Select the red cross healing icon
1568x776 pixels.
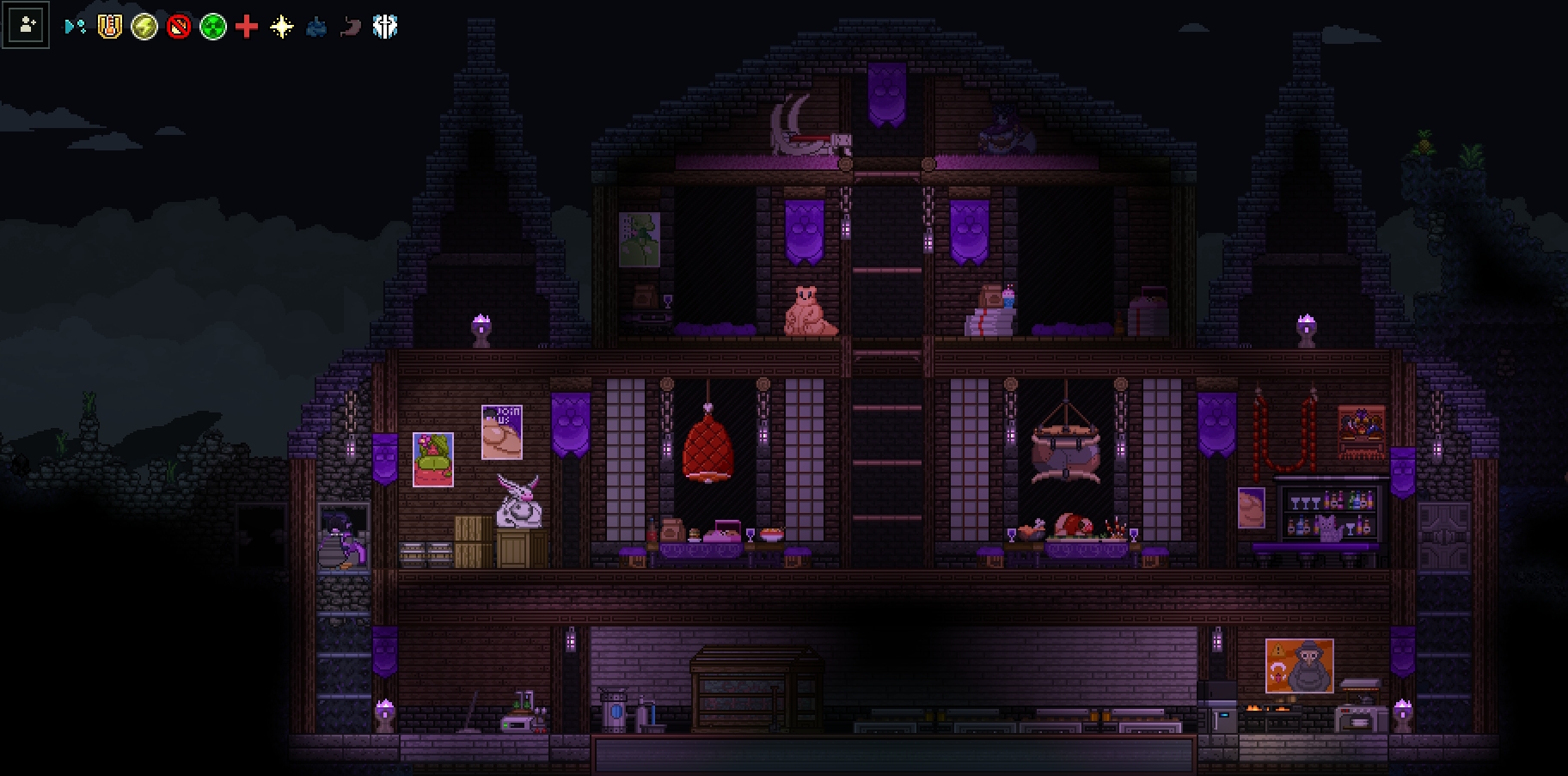pyautogui.click(x=247, y=27)
